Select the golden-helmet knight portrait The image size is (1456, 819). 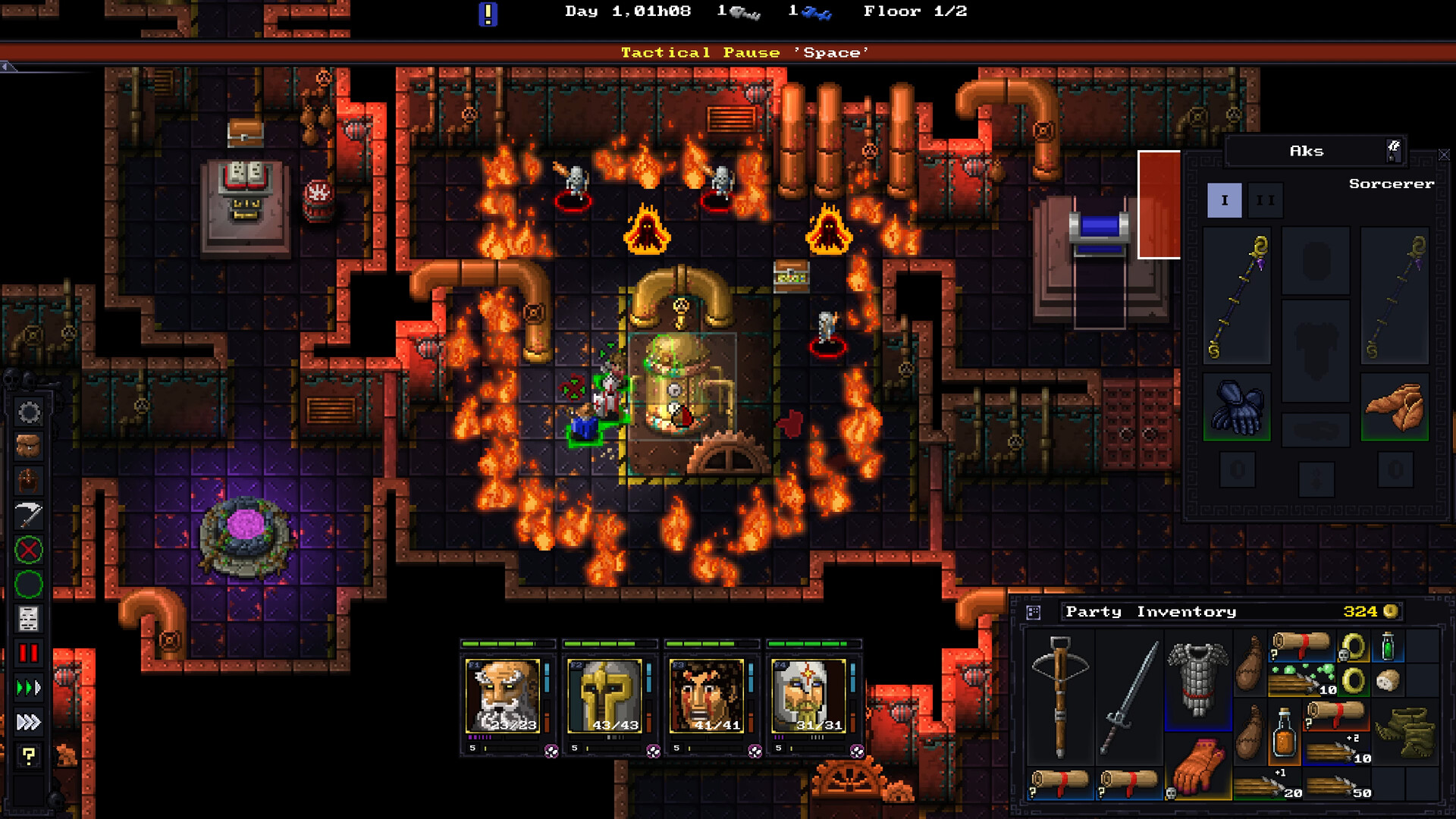tap(605, 695)
